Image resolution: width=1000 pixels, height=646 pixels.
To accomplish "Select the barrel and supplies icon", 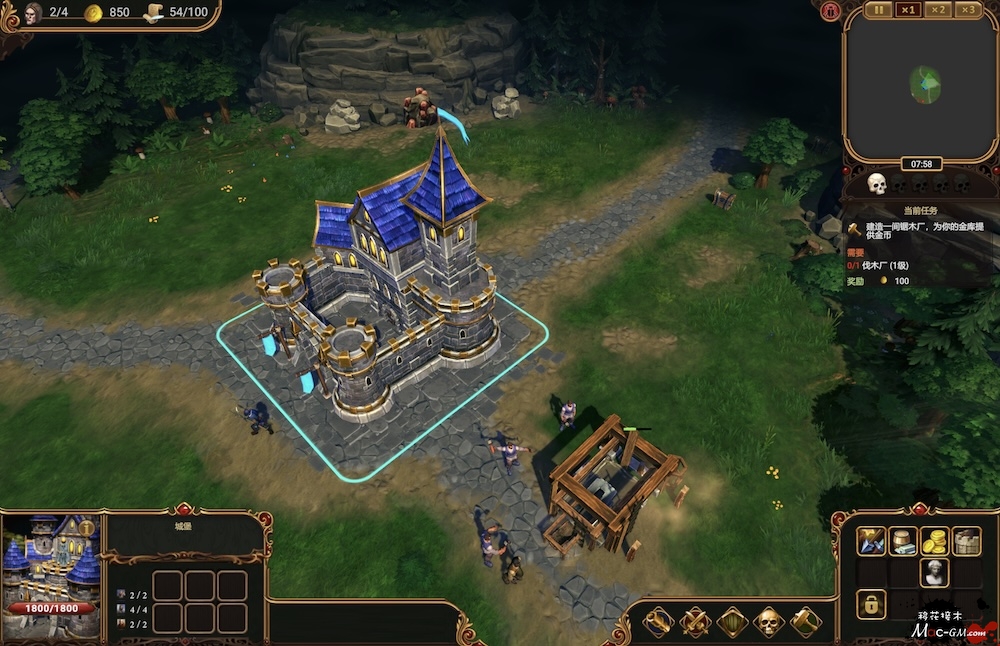I will pyautogui.click(x=903, y=541).
